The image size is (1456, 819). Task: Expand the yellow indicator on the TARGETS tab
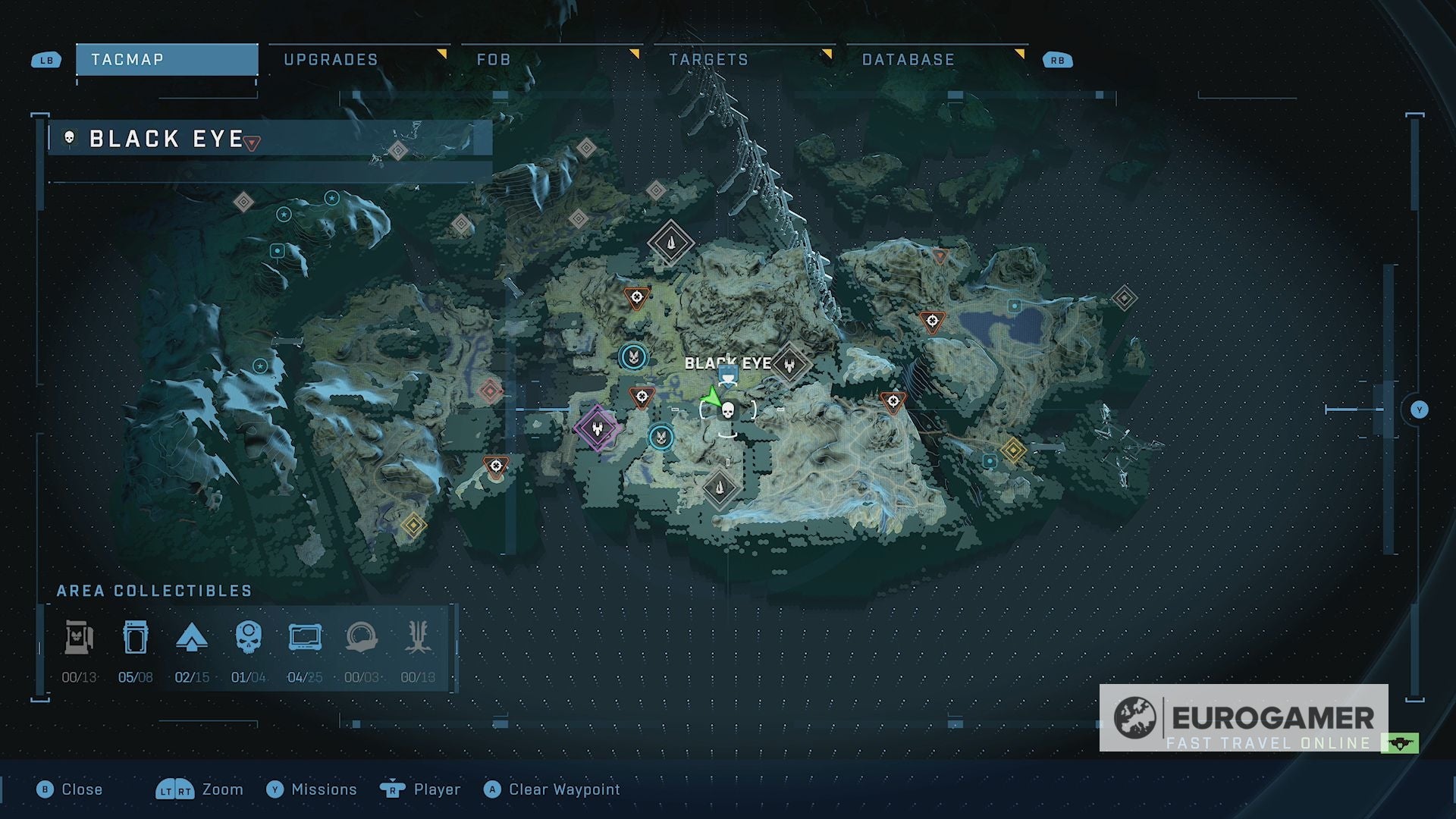830,53
